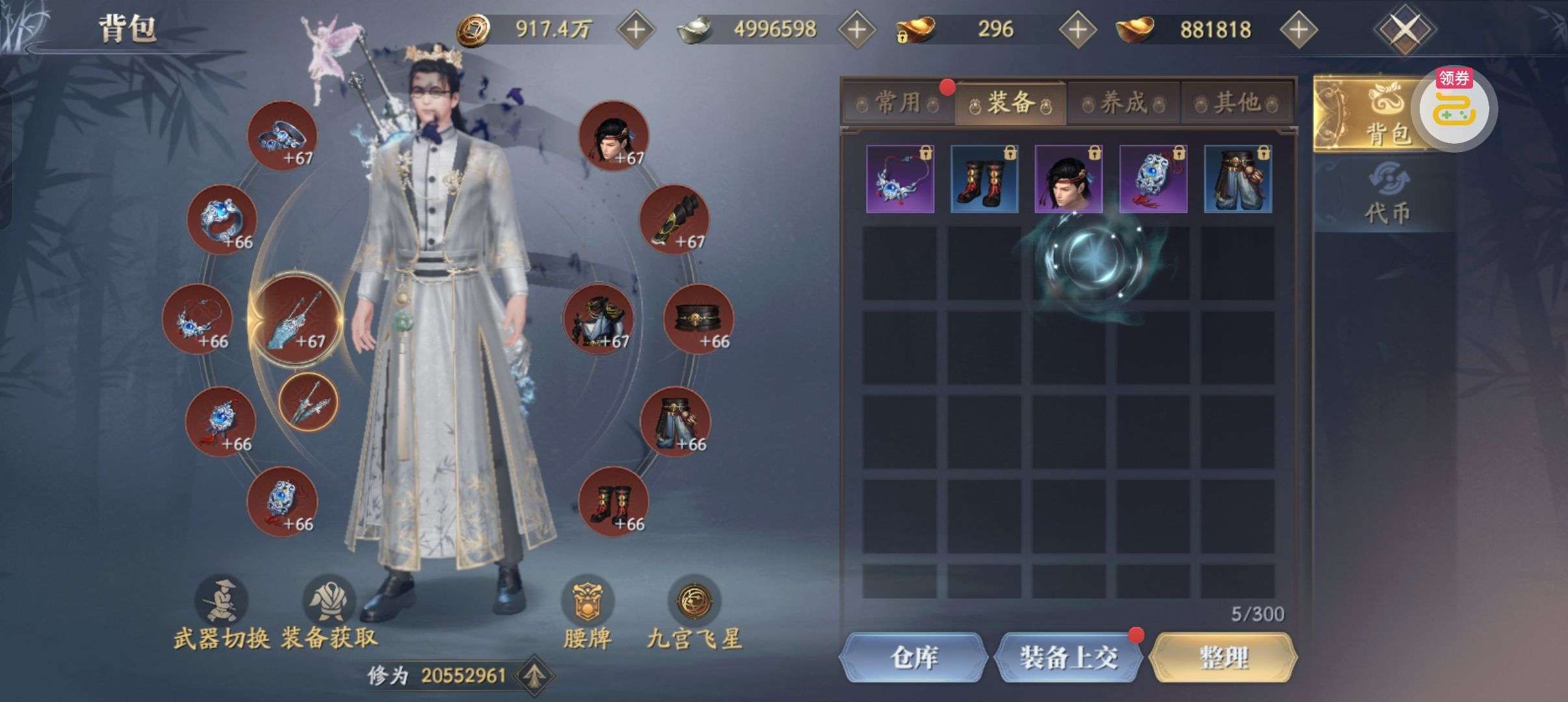
Task: Open 装备获取 equipment source
Action: (329, 601)
